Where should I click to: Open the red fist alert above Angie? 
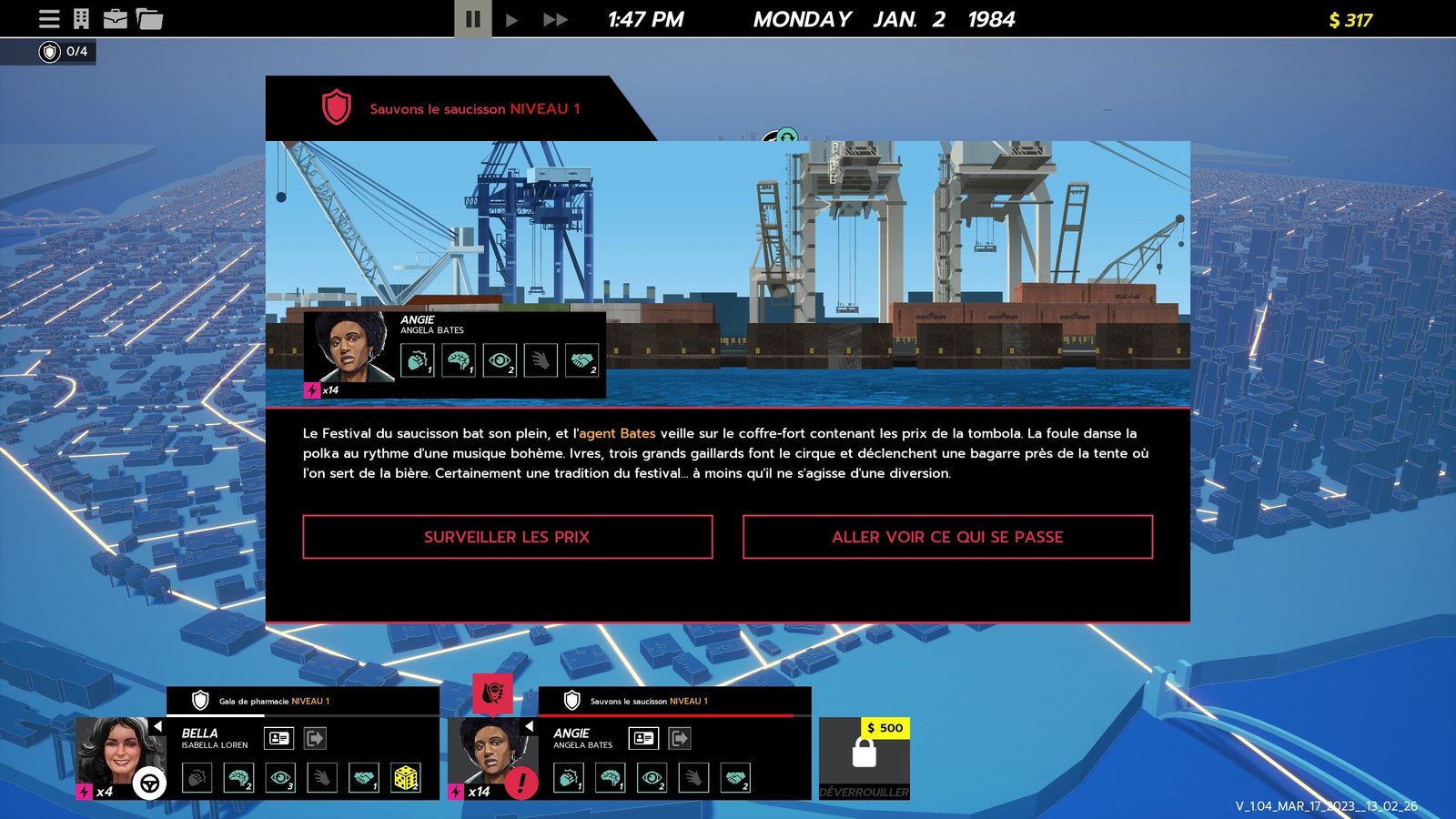(x=492, y=694)
